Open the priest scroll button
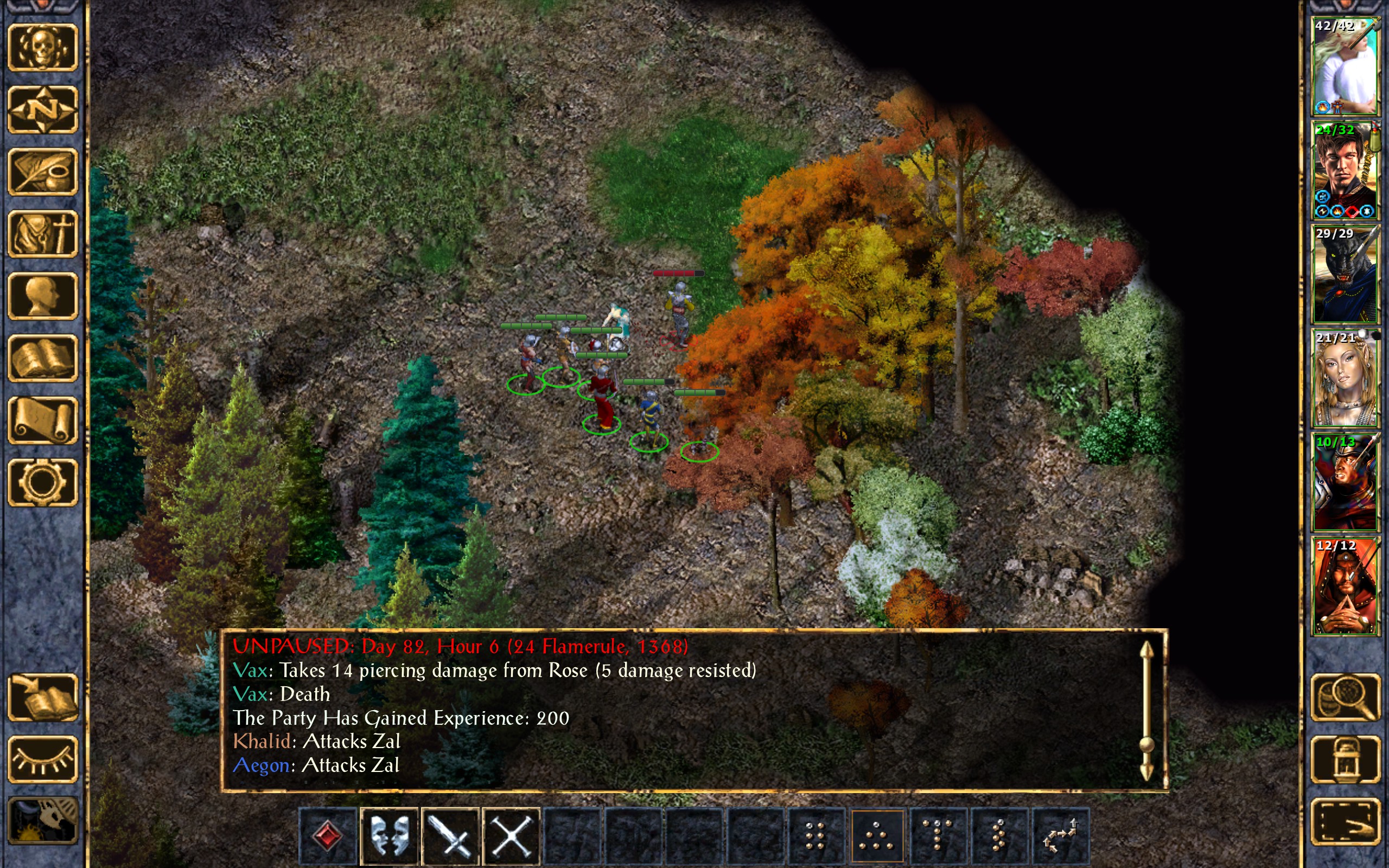The height and width of the screenshot is (868, 1389). pos(42,420)
